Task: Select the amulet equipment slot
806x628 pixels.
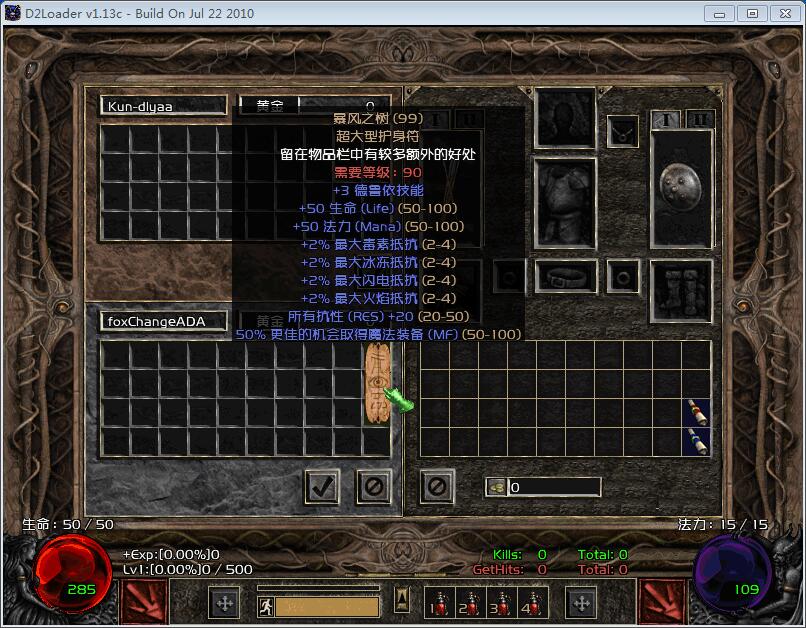Action: point(624,130)
